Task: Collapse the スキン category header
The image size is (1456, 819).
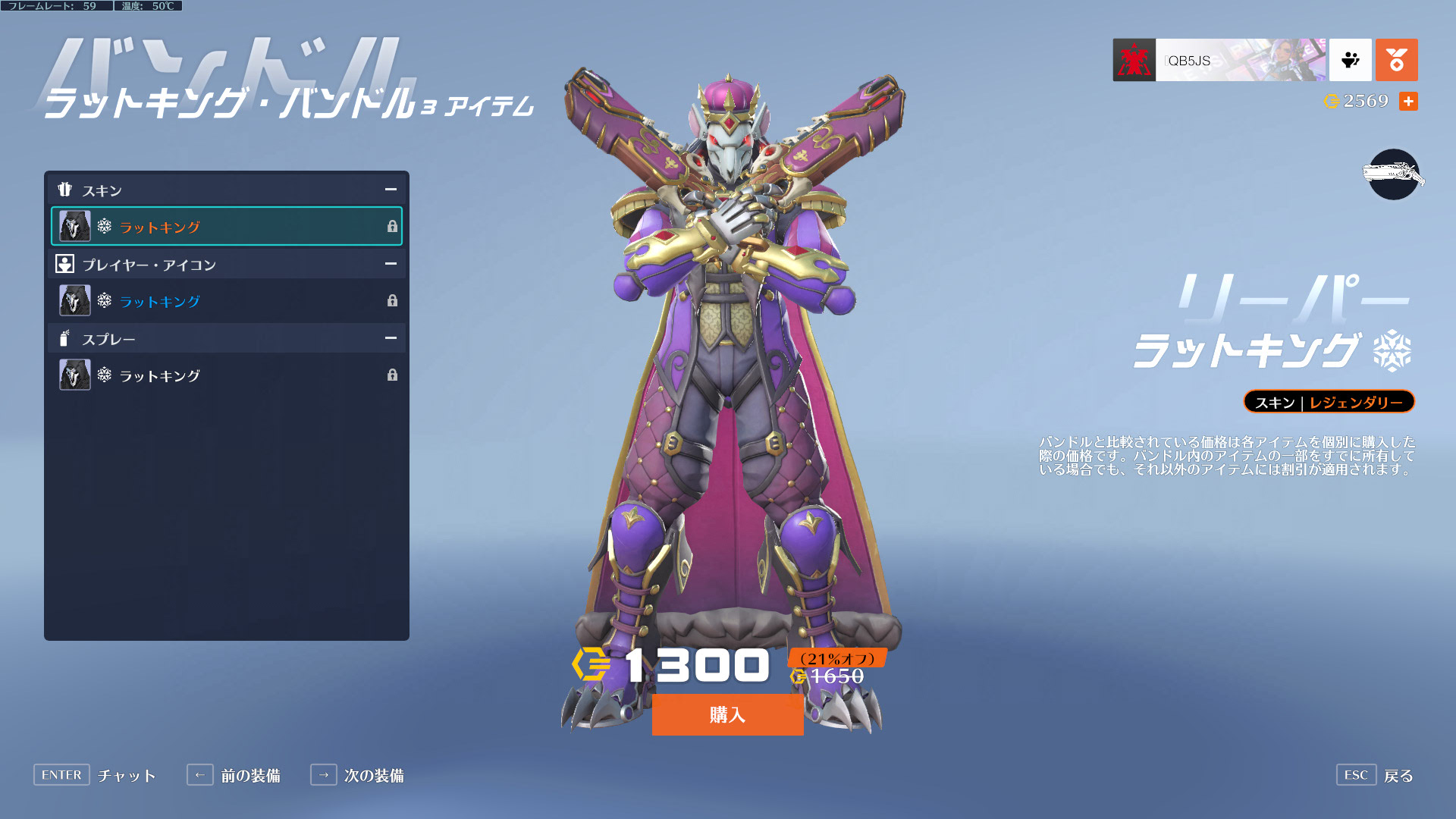Action: pyautogui.click(x=390, y=190)
